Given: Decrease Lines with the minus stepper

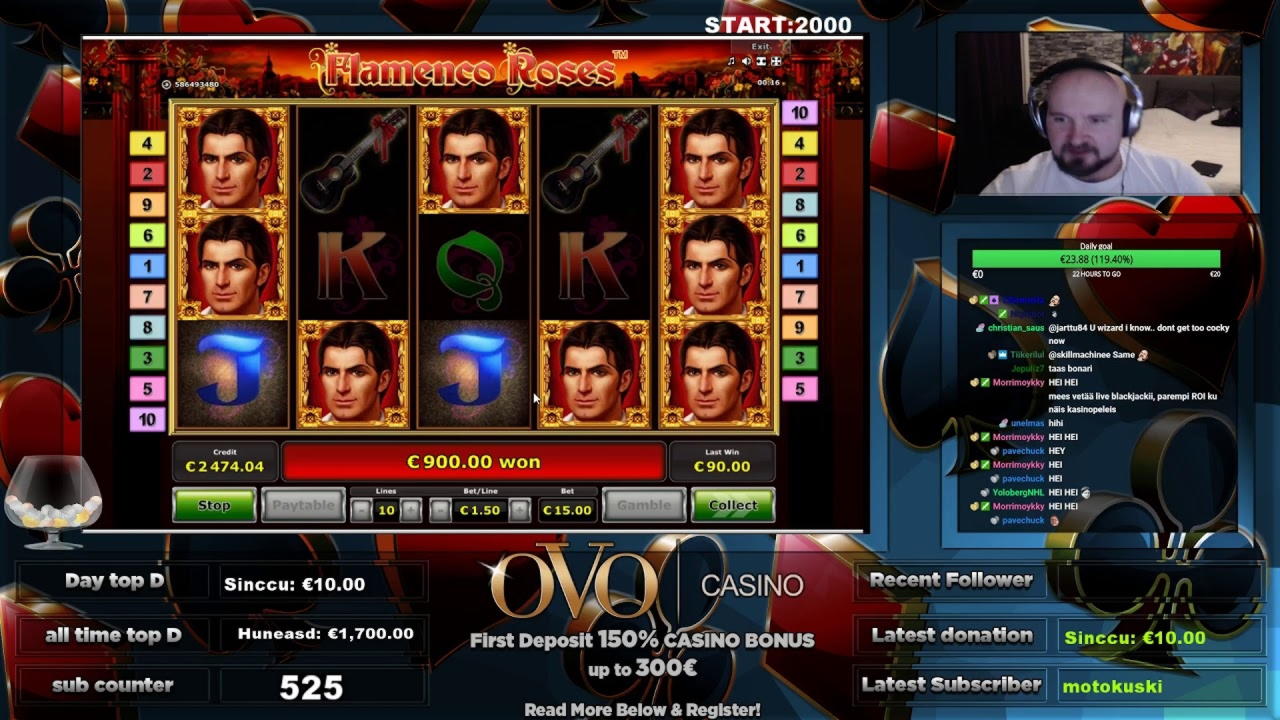Looking at the screenshot, I should [361, 509].
